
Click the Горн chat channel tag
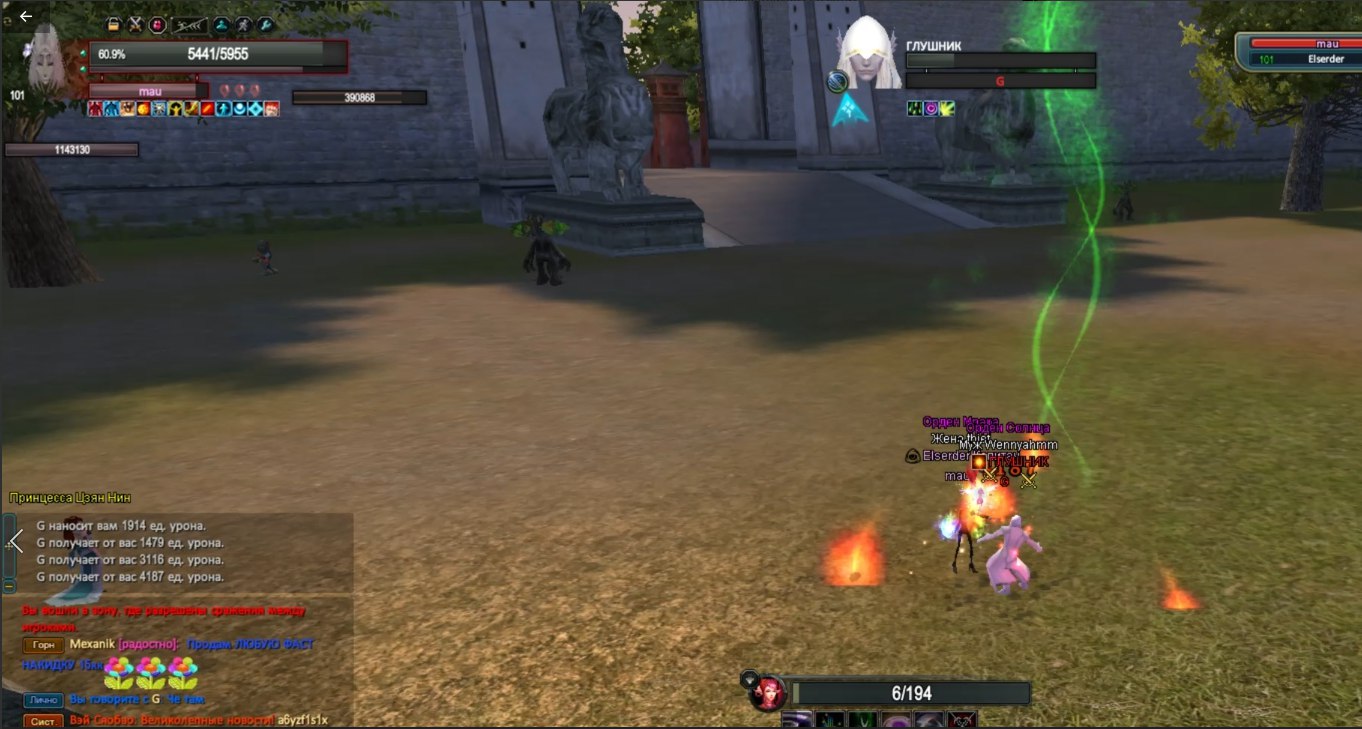[43, 646]
